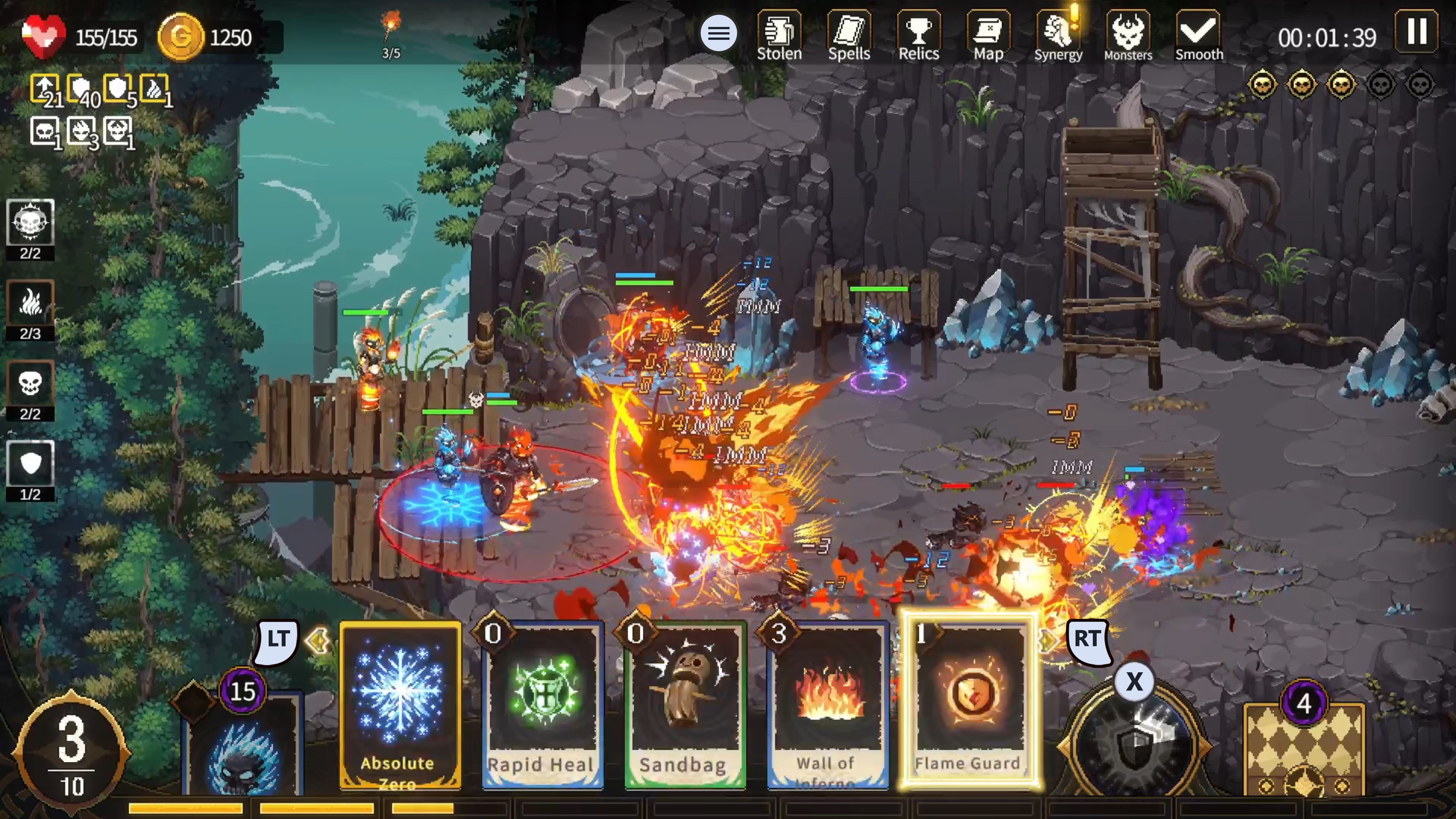The width and height of the screenshot is (1456, 819).
Task: Toggle the Smooth checkmark option
Action: tap(1198, 35)
